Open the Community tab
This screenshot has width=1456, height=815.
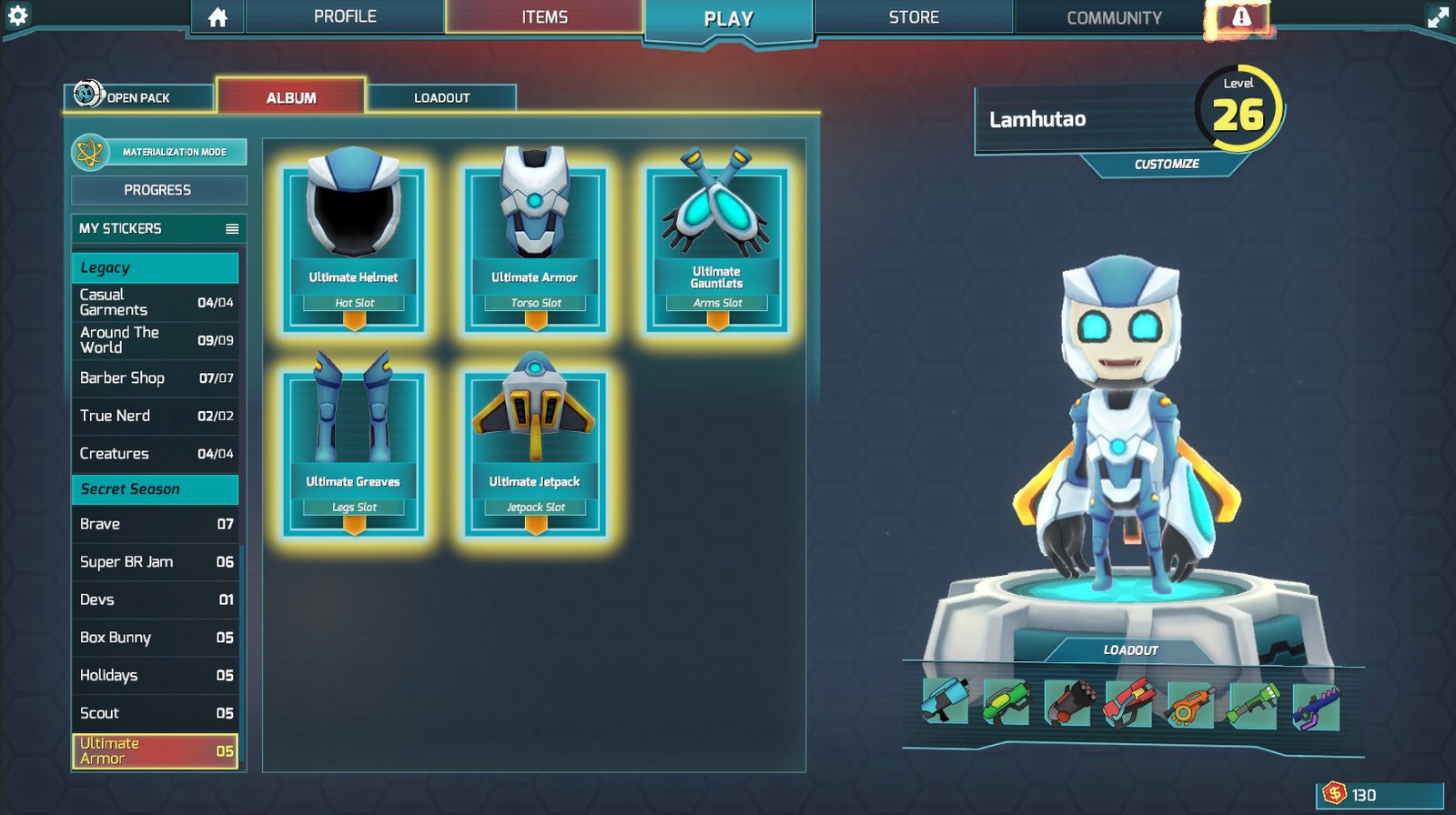1114,17
